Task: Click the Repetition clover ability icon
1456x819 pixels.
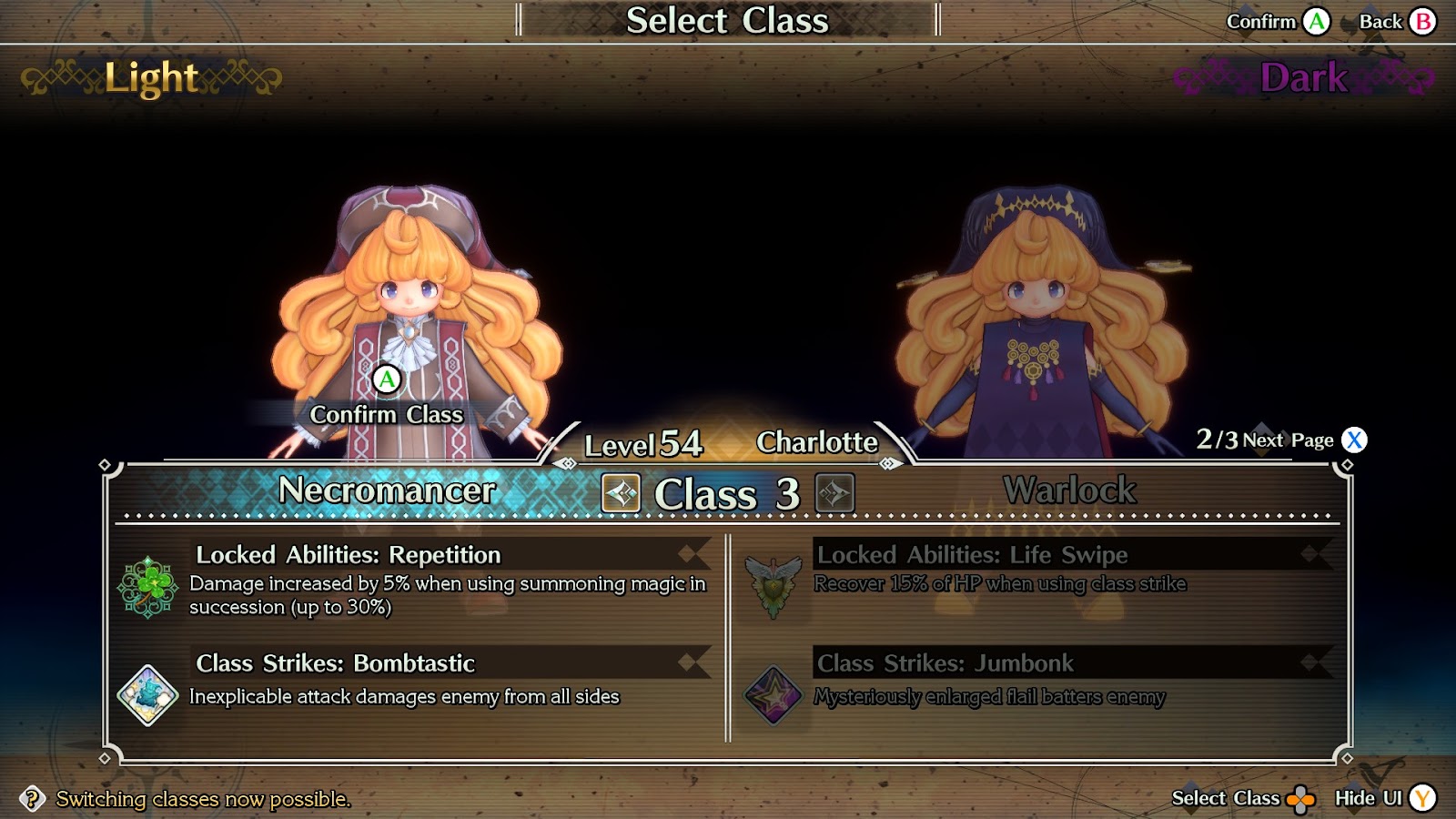Action: 147,588
